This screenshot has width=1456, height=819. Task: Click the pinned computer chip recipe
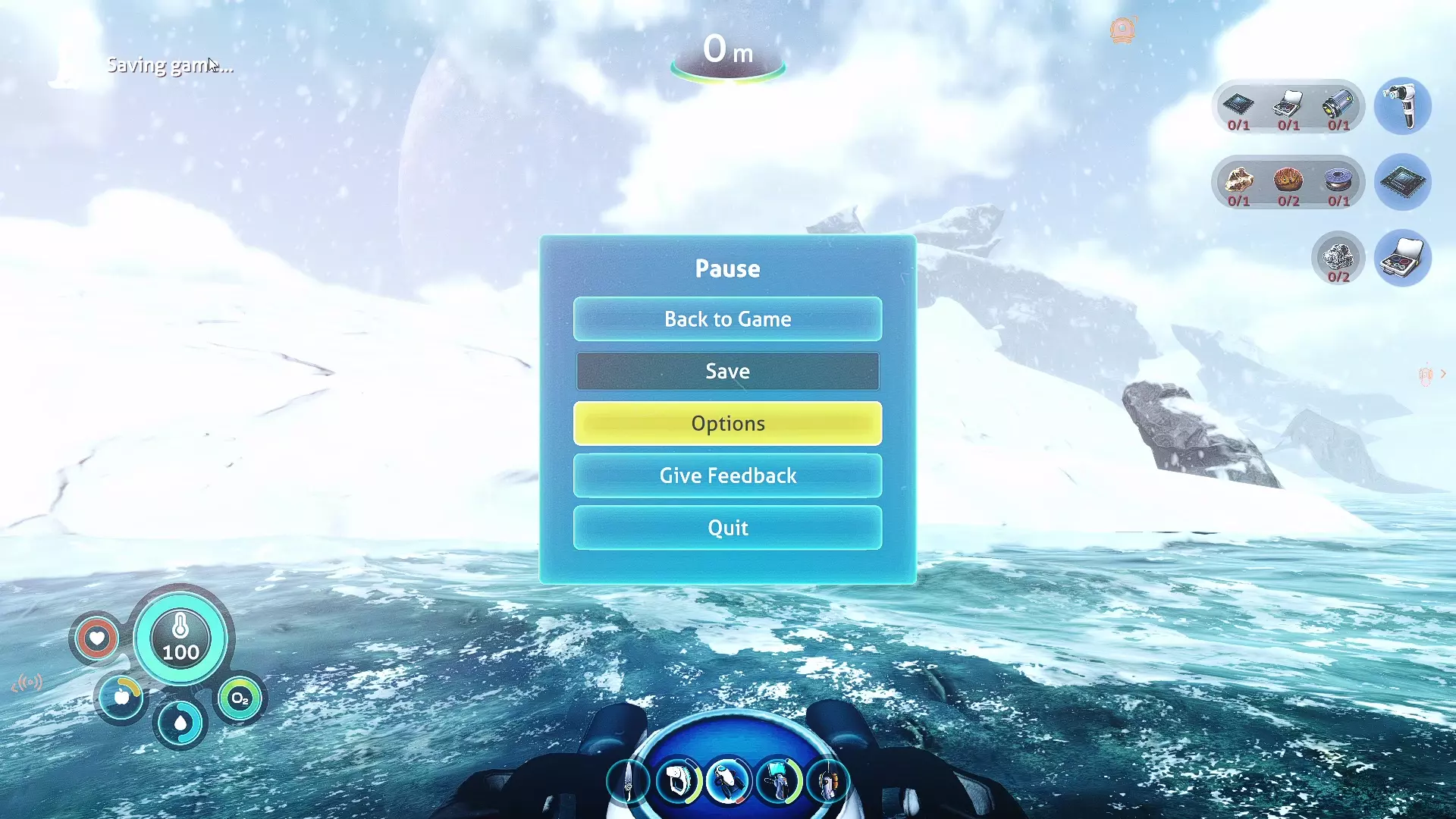1402,182
